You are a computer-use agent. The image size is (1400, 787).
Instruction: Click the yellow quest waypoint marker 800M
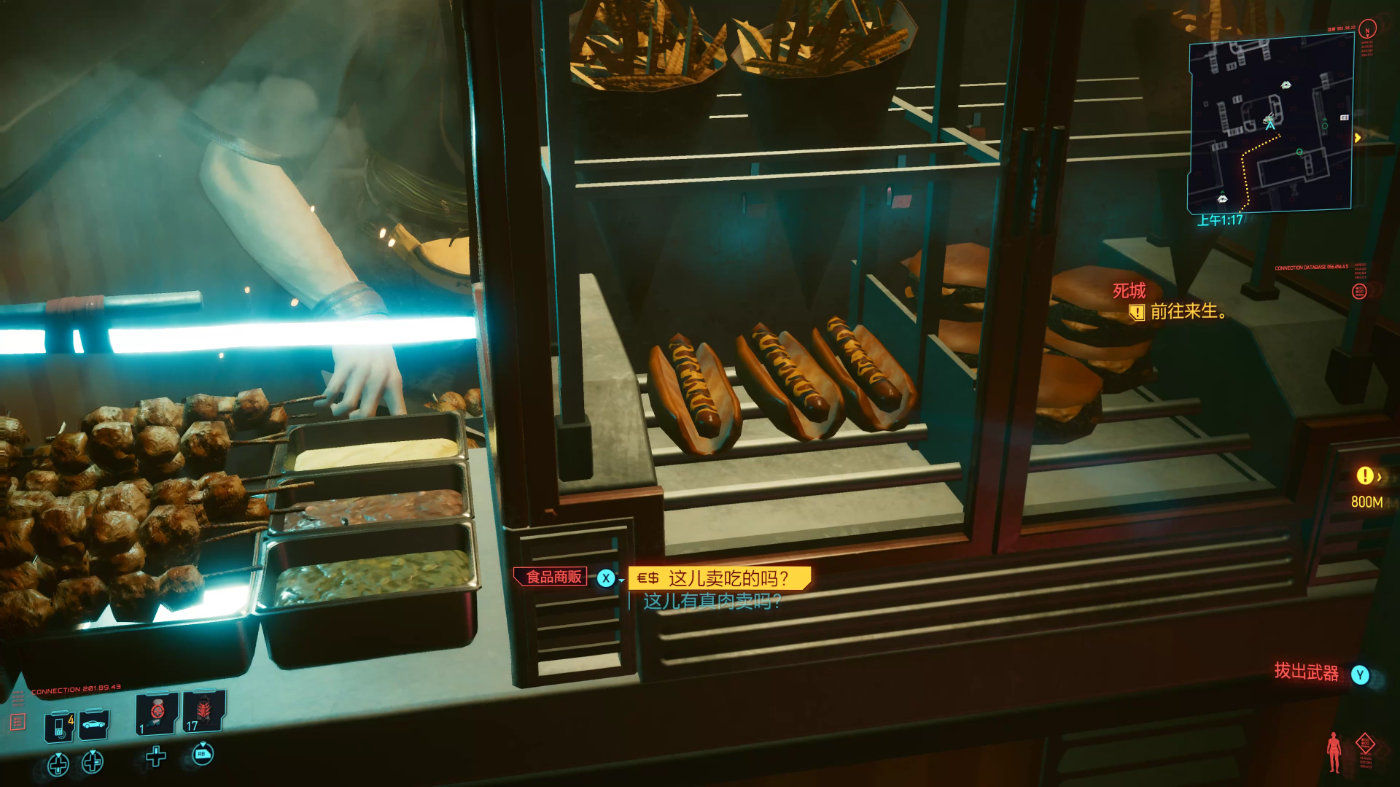pos(1366,477)
